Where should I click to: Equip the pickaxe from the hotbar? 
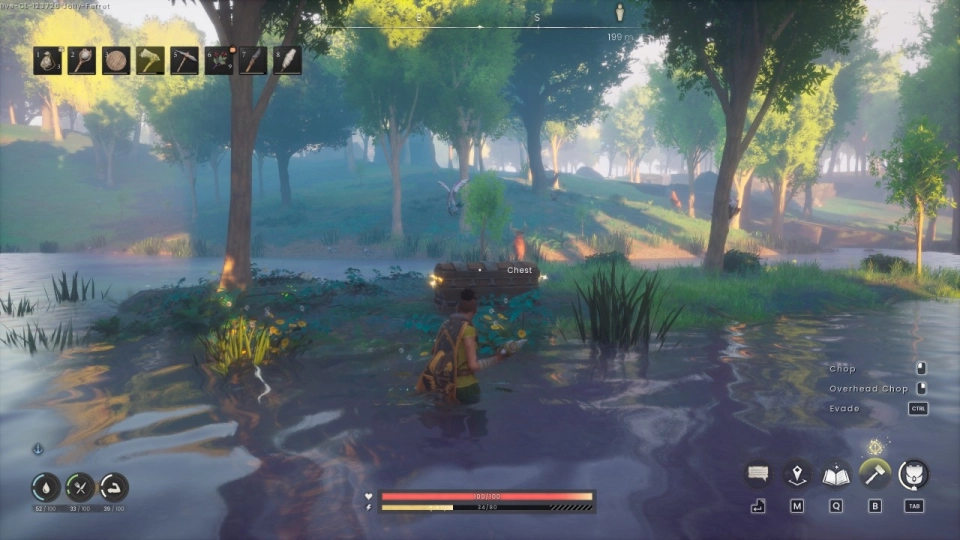184,60
